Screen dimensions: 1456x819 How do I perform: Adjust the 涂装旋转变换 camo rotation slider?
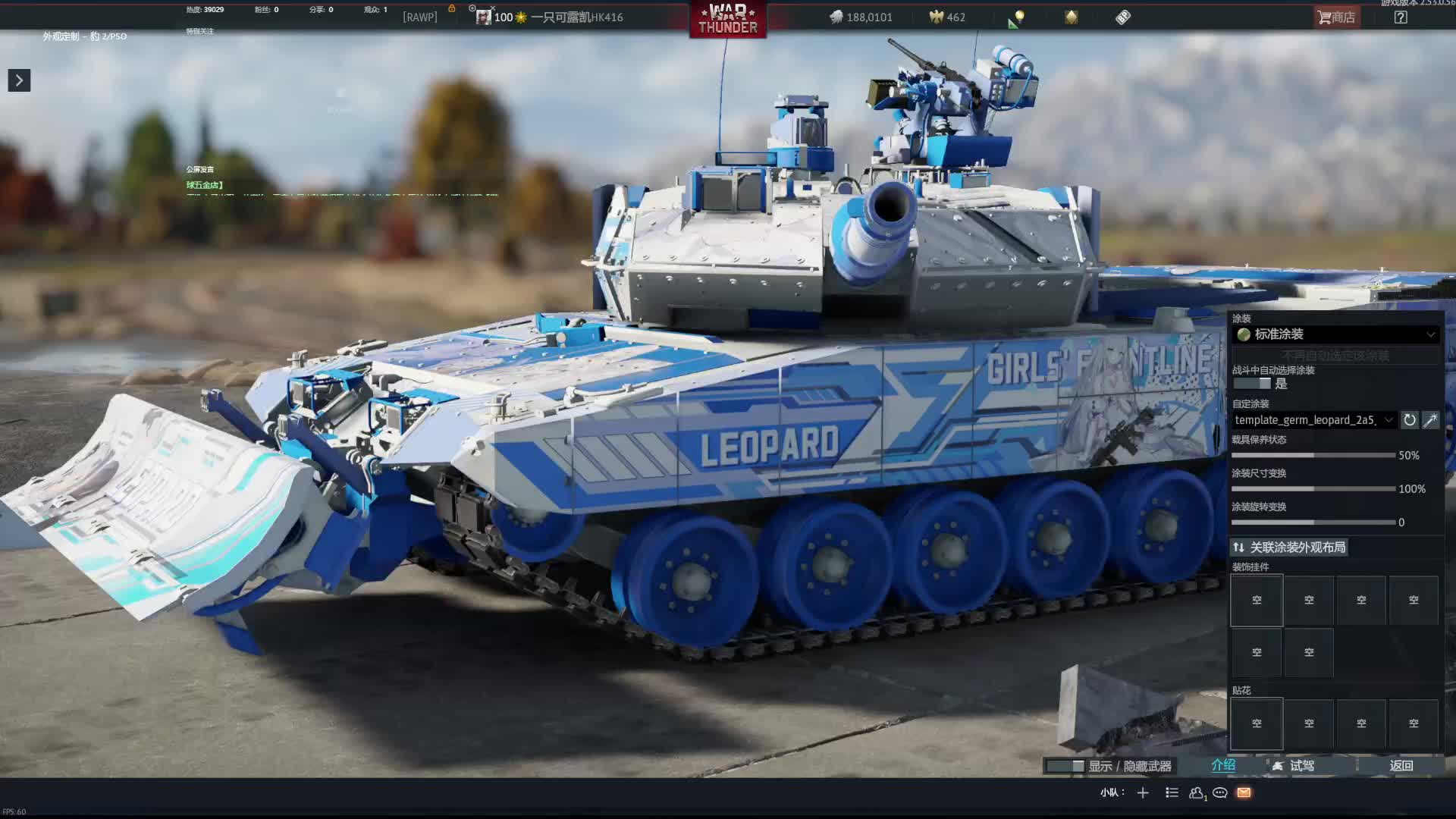[x=1313, y=522]
